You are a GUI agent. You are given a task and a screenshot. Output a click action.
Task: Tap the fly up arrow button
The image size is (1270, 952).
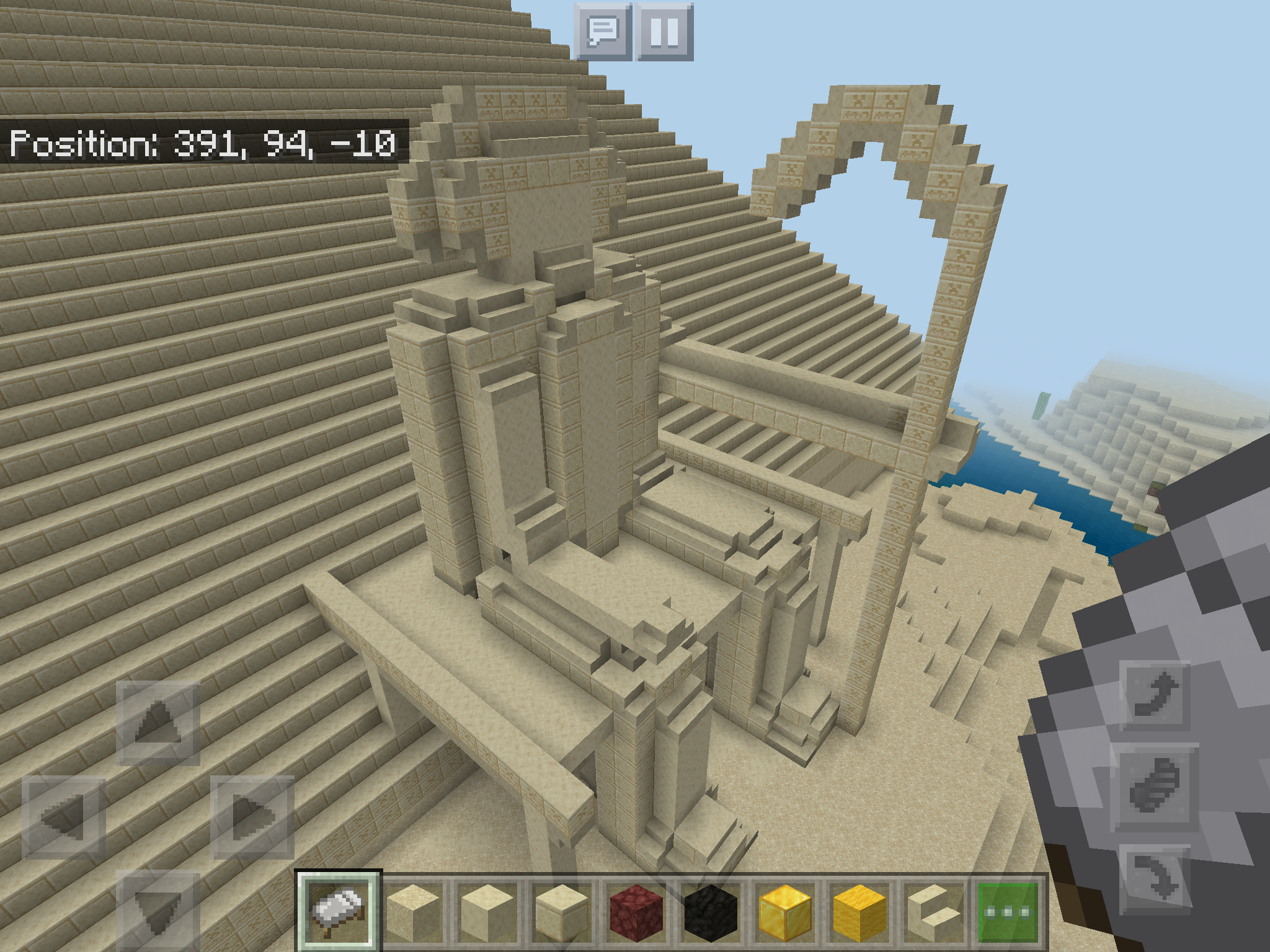click(x=1155, y=695)
